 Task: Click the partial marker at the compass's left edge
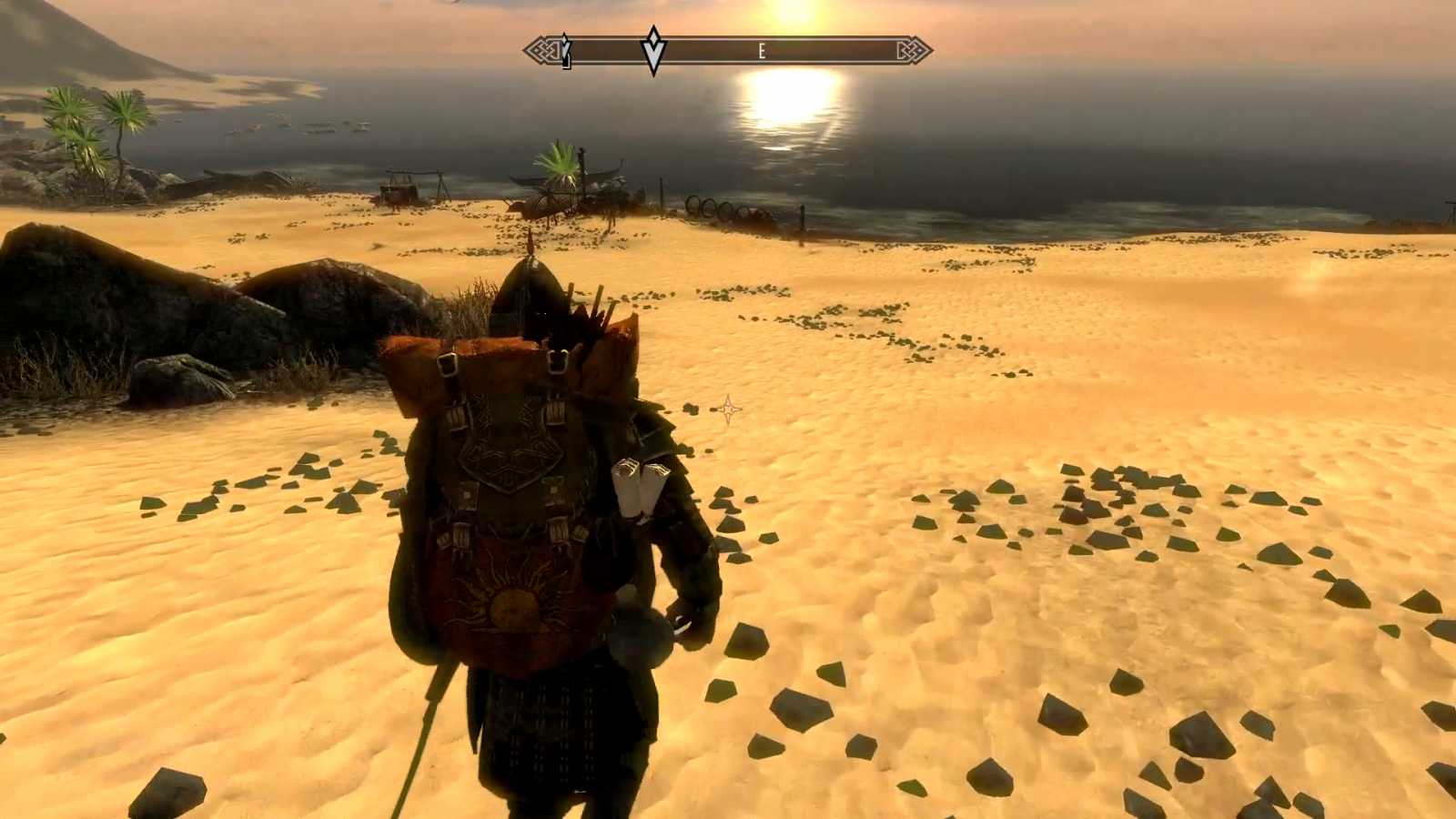[x=566, y=52]
